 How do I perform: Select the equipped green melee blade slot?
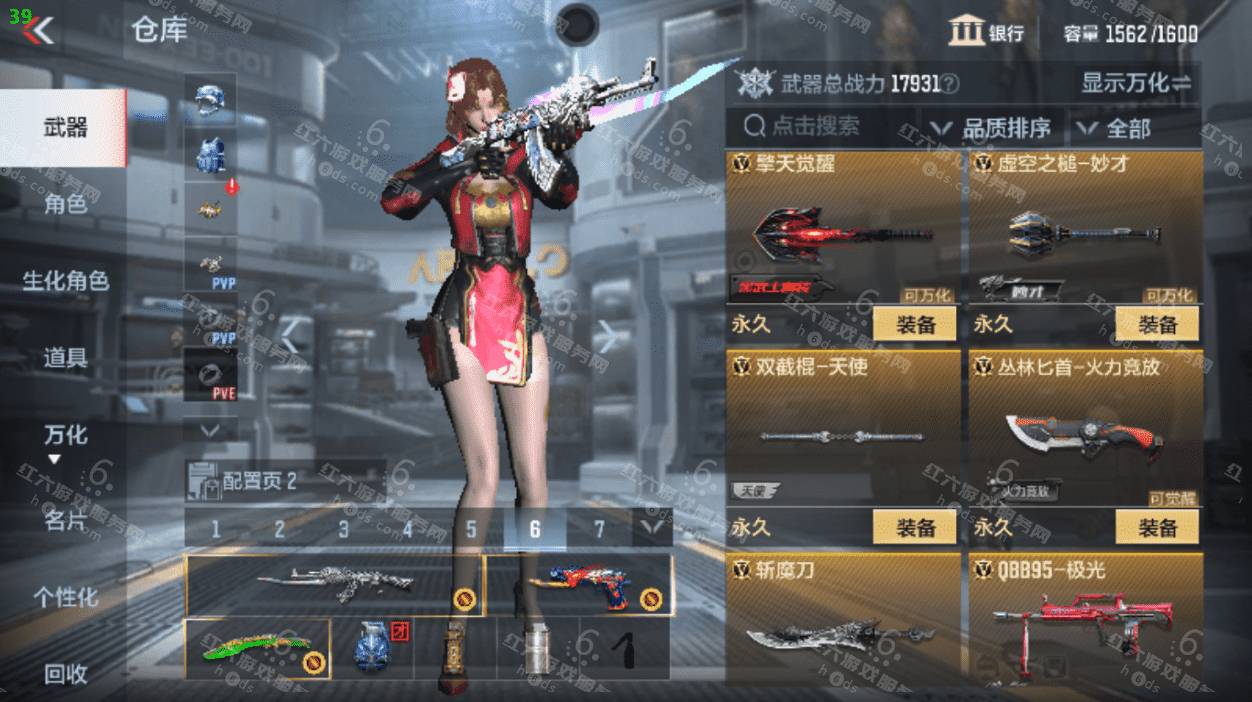click(257, 649)
